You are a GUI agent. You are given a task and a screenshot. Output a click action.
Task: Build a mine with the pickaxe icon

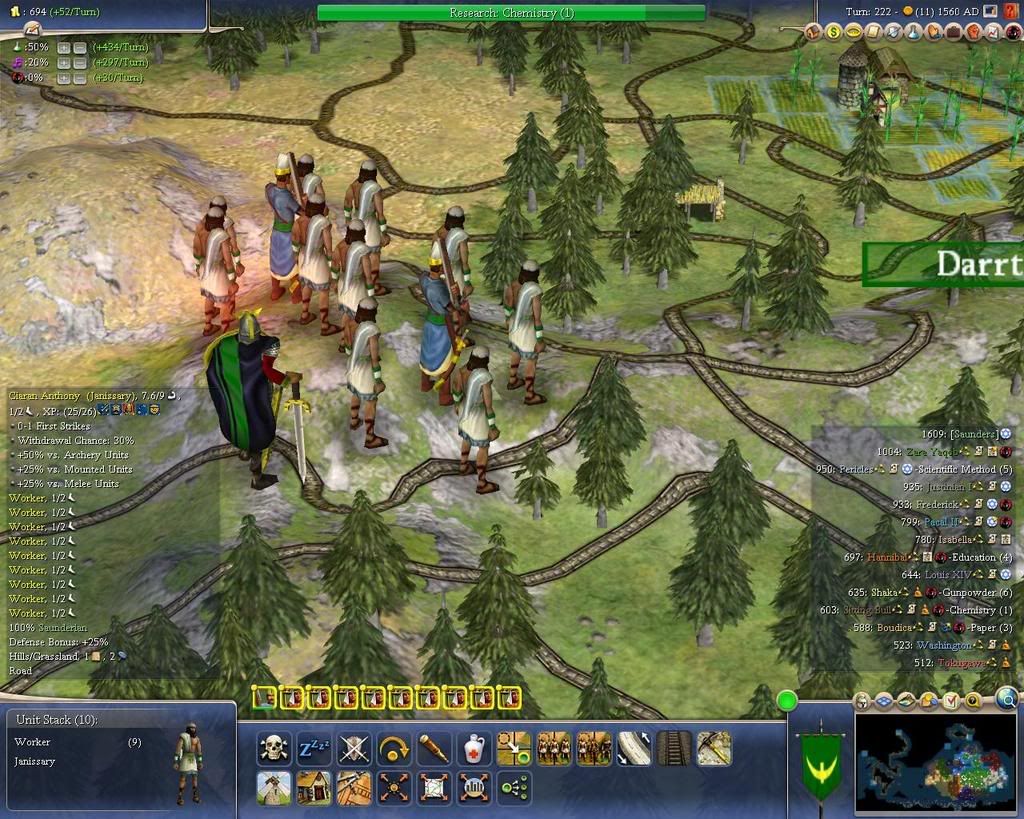(x=714, y=748)
